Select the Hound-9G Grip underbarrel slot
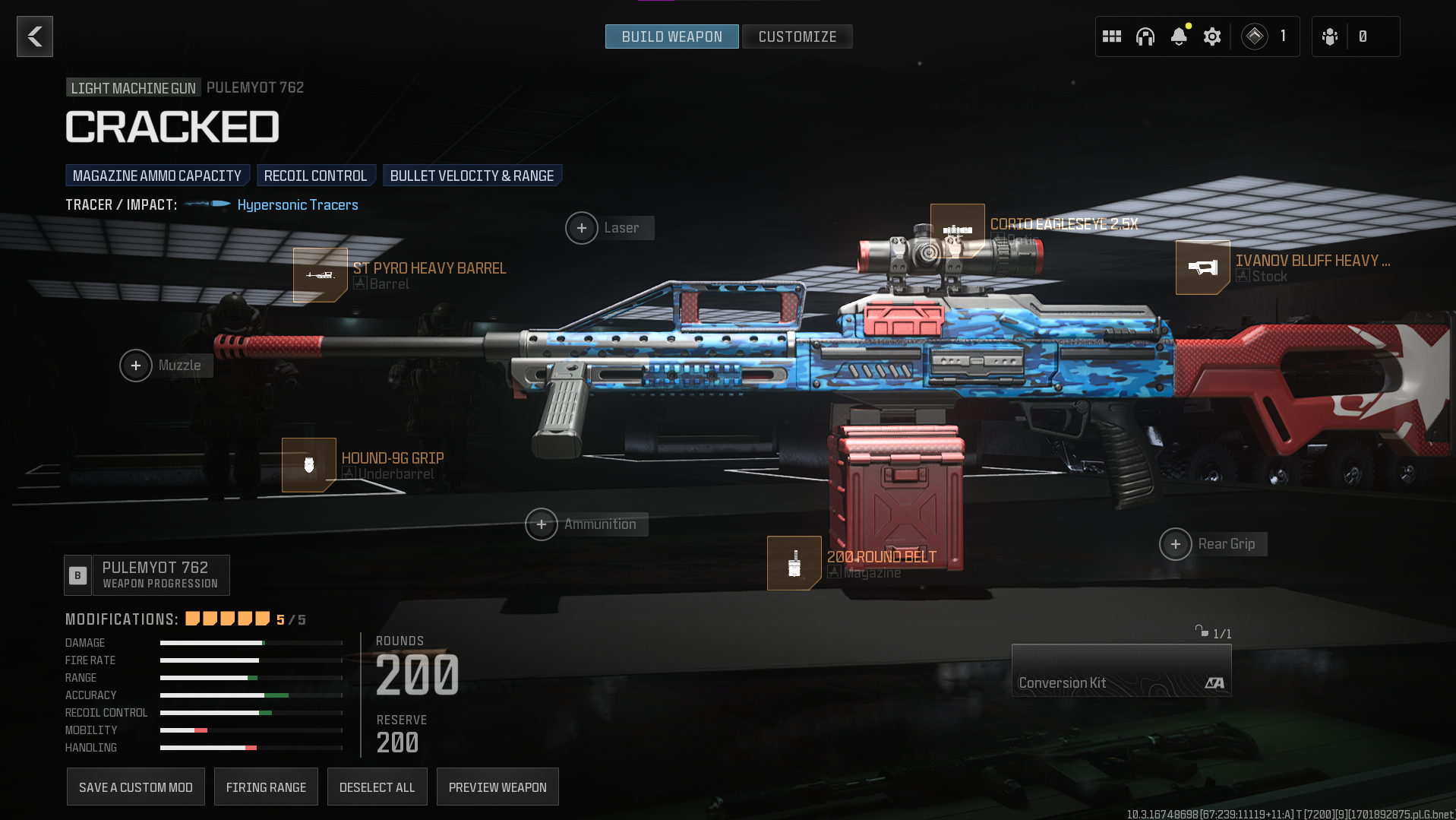1456x820 pixels. [308, 465]
